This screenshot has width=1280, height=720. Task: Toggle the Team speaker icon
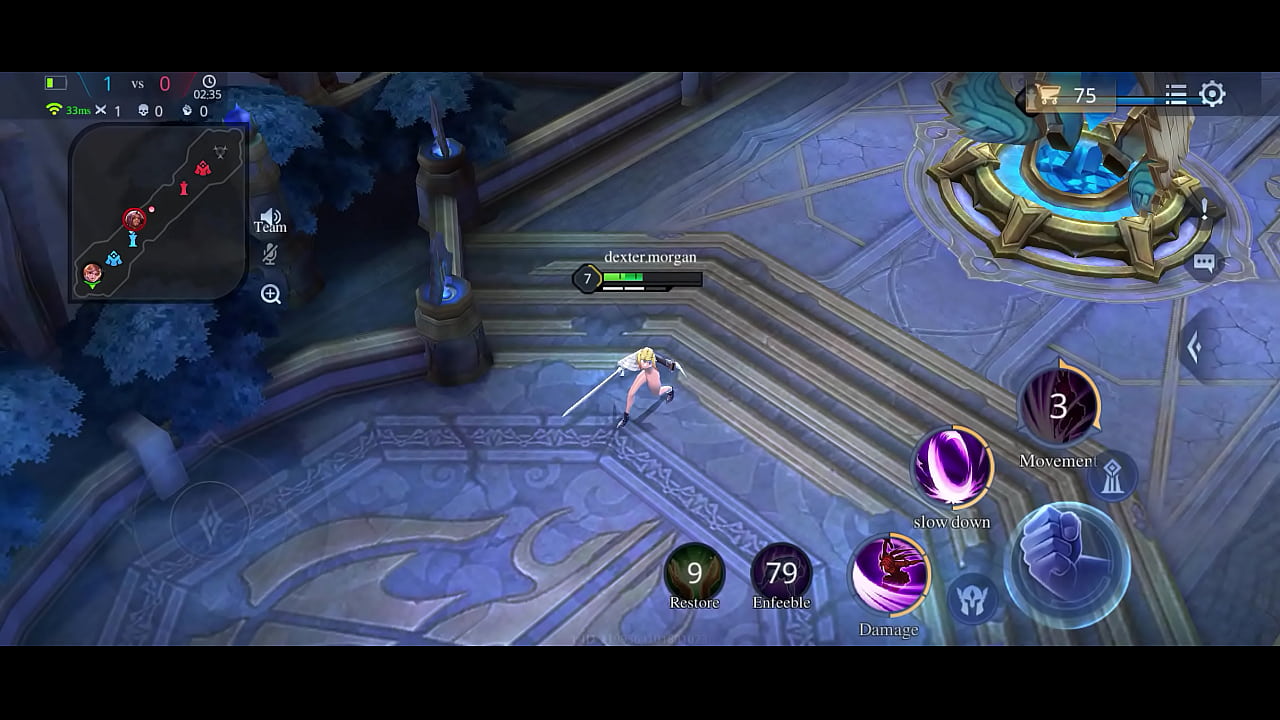(x=270, y=218)
